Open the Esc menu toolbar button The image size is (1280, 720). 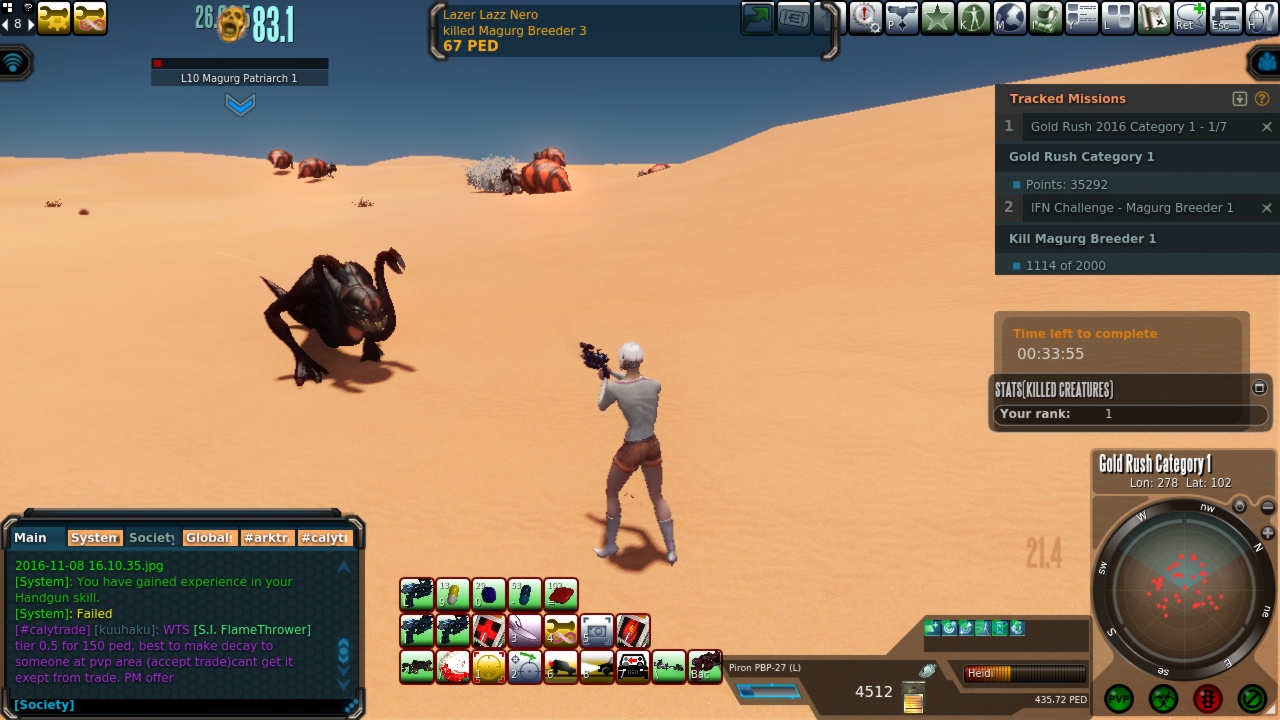pyautogui.click(x=1226, y=18)
